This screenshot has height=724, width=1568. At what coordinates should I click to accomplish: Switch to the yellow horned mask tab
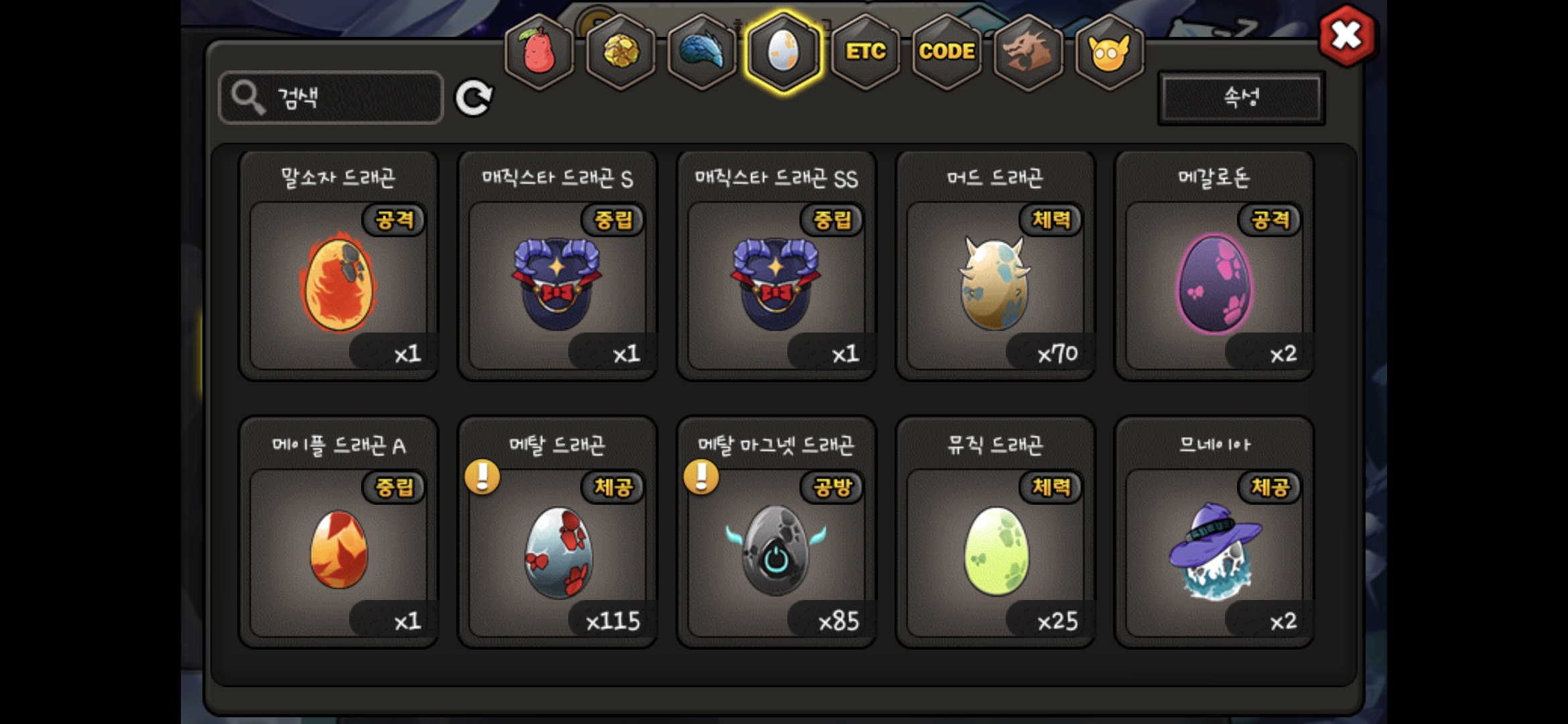[x=1109, y=52]
